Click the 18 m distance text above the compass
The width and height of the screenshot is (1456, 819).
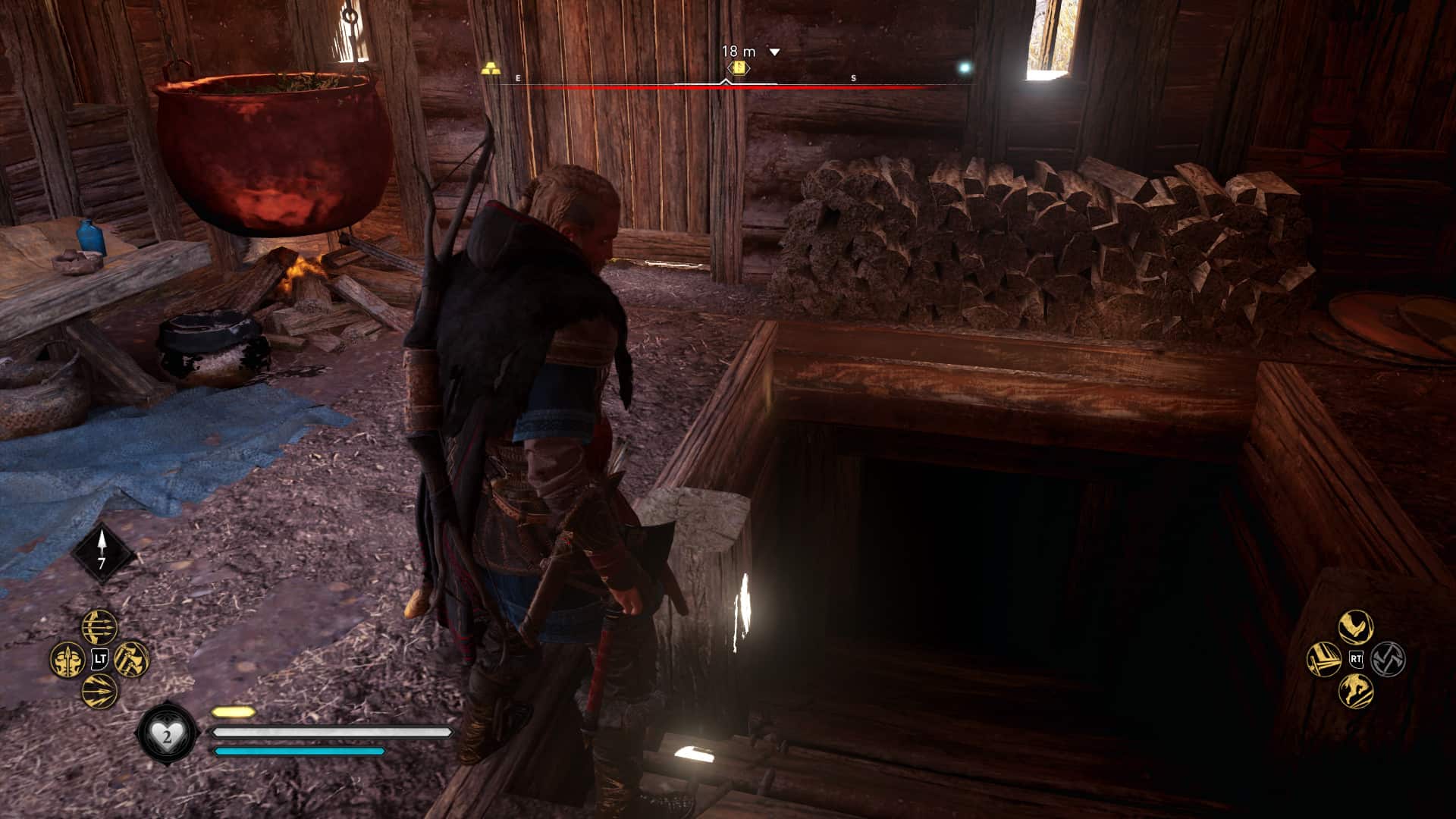coord(739,50)
